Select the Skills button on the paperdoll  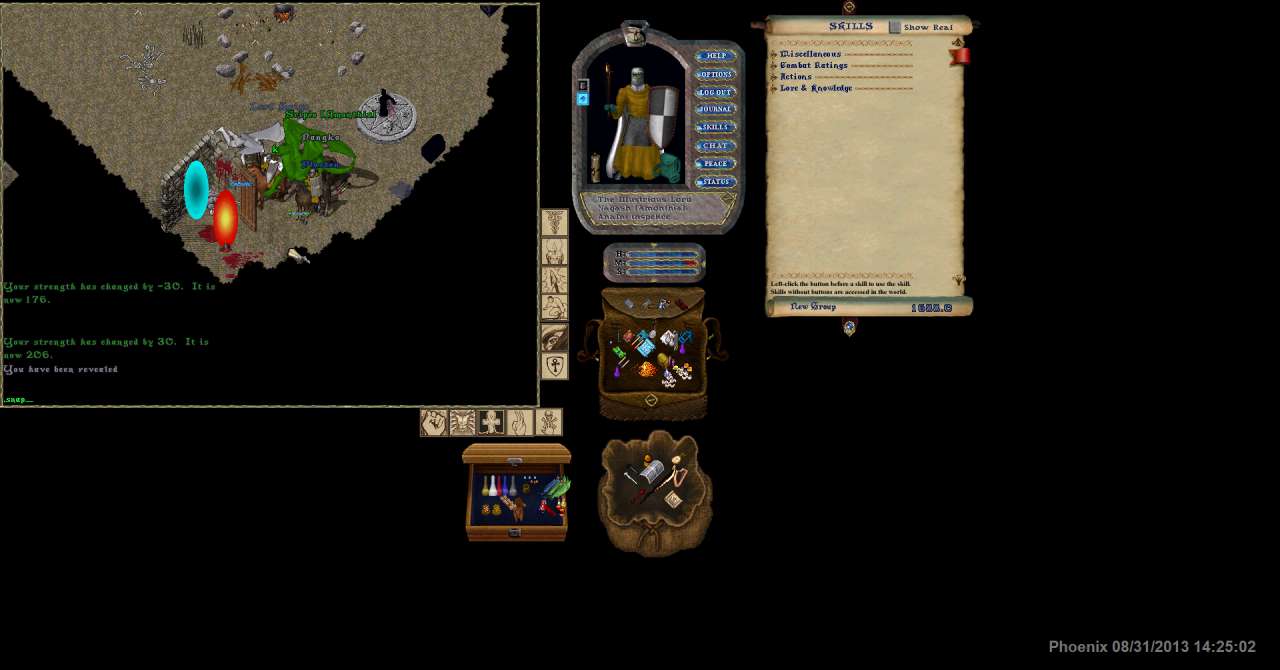coord(716,128)
